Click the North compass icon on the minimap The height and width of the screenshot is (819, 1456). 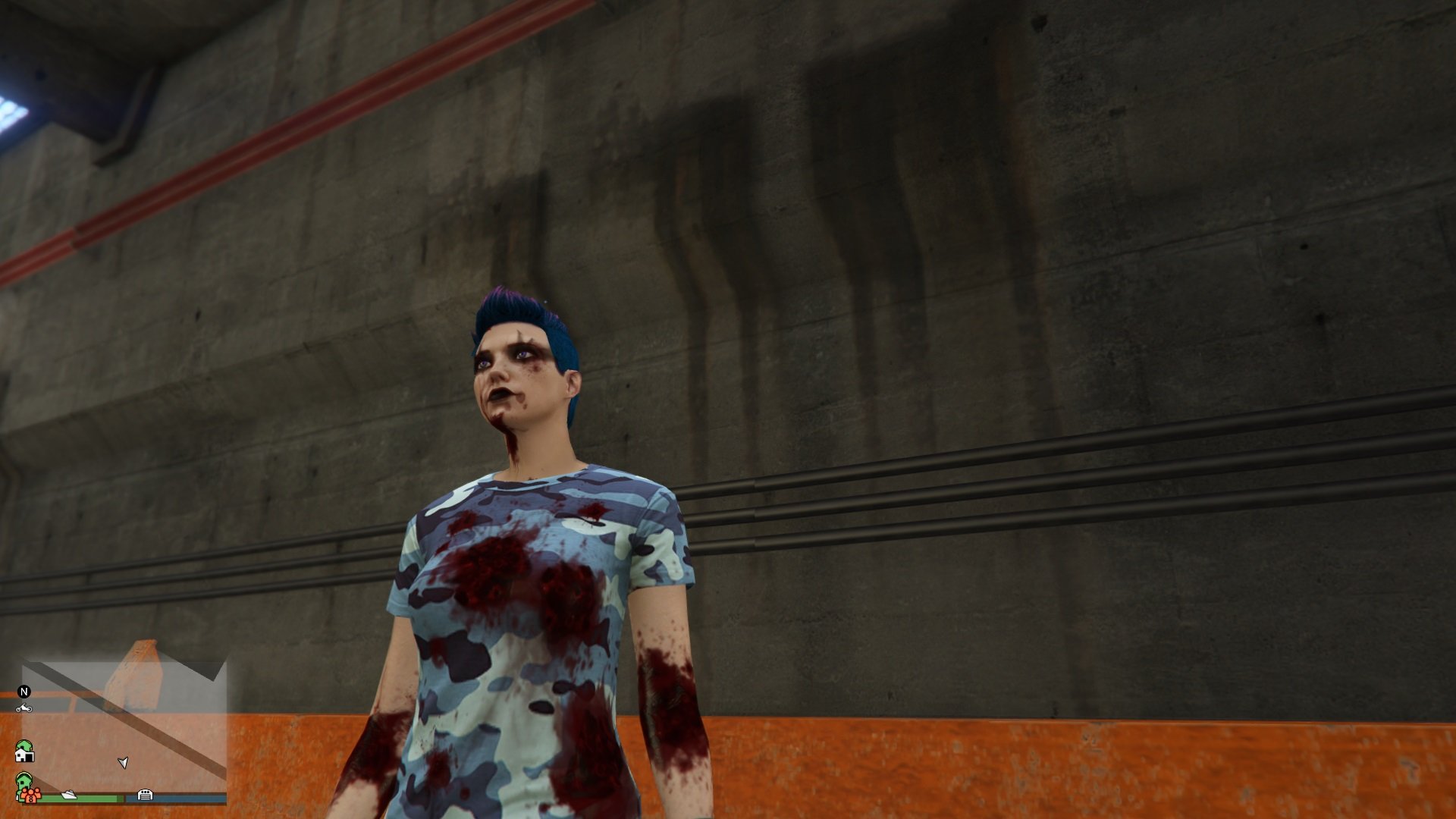click(x=24, y=692)
